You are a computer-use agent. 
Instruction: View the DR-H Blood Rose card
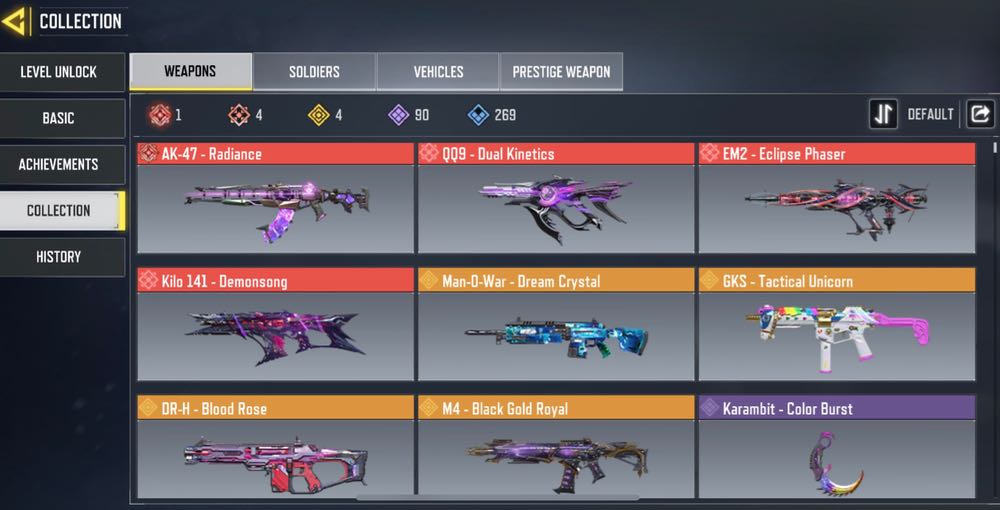[x=275, y=448]
